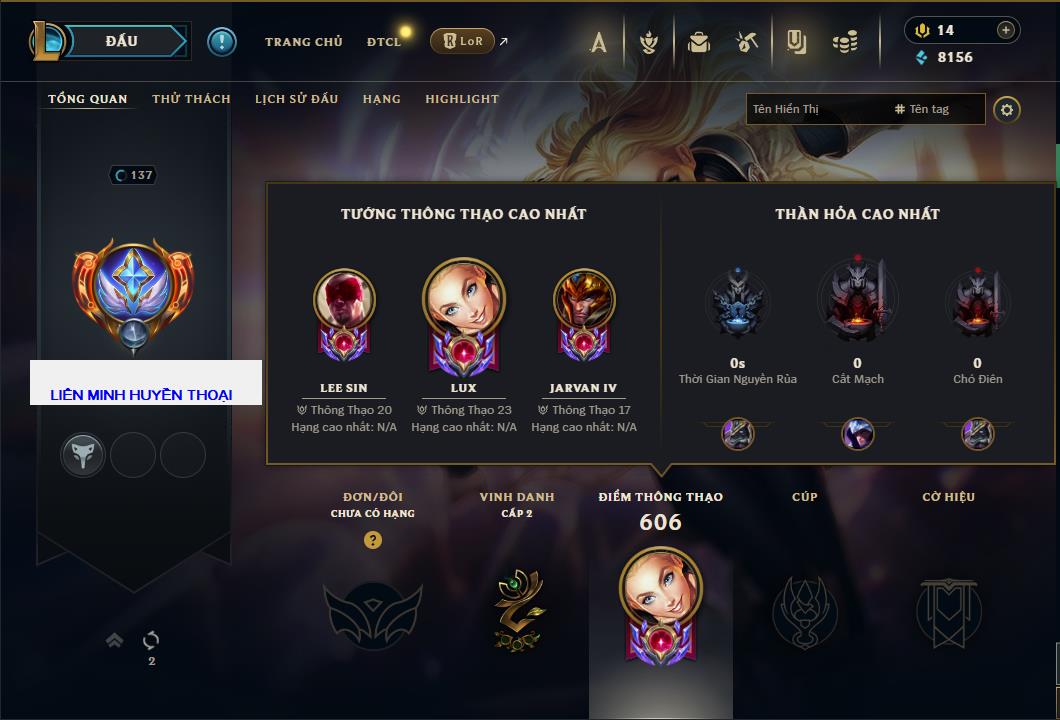Open the LỊCH SỬ ĐẤU tab
This screenshot has width=1060, height=720.
click(x=296, y=99)
